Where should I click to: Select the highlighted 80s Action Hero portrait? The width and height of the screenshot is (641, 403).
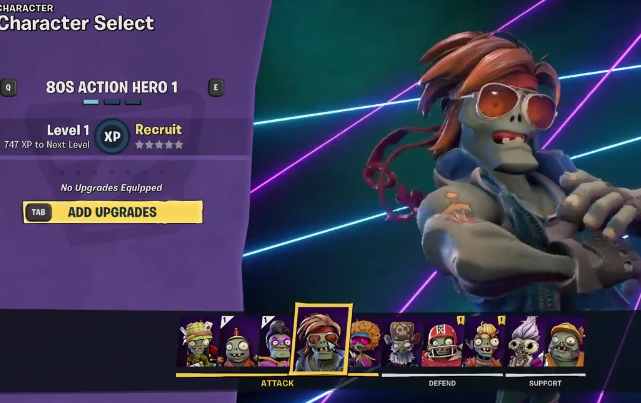pos(320,340)
